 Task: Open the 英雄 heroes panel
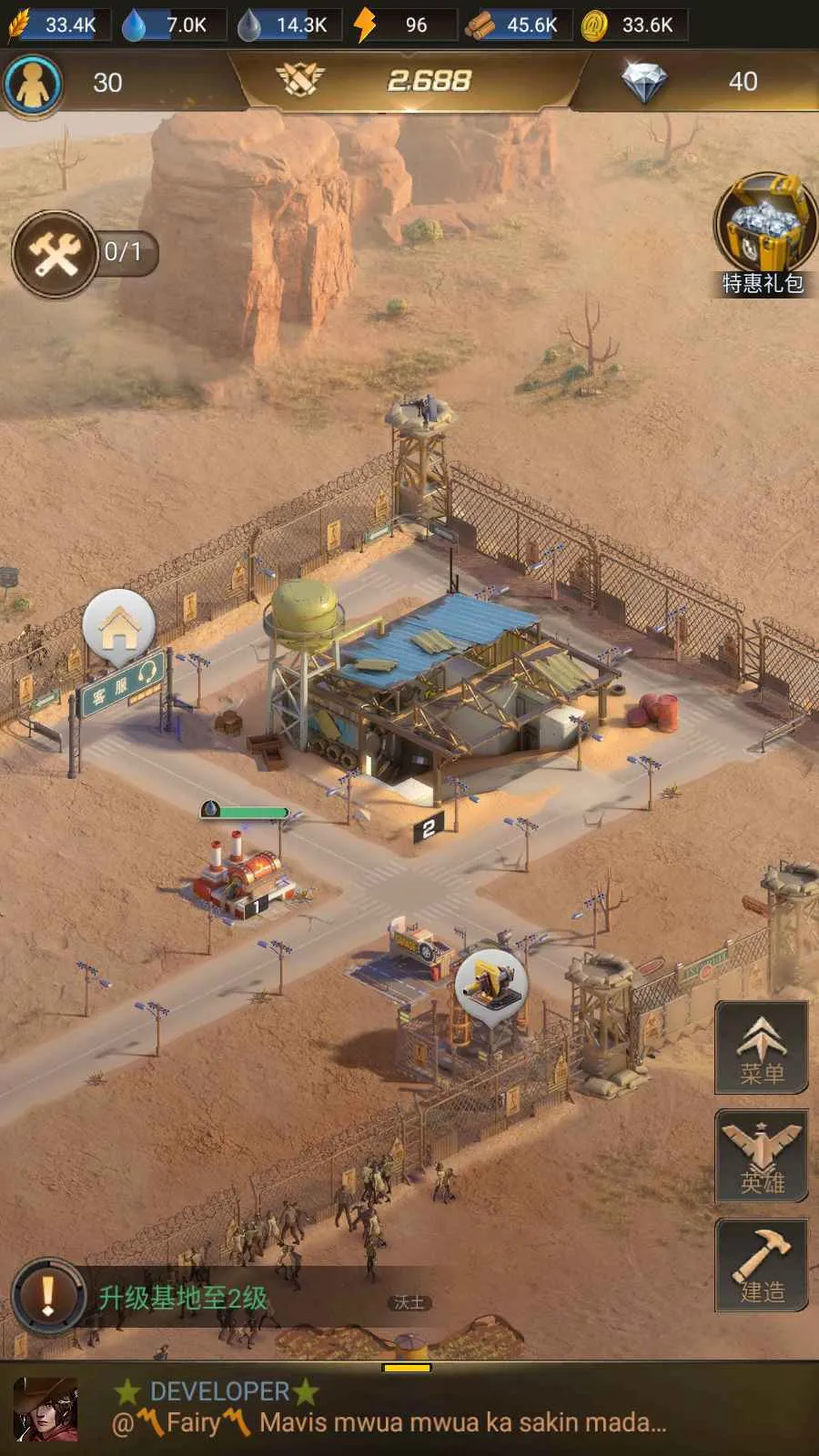coord(762,1157)
